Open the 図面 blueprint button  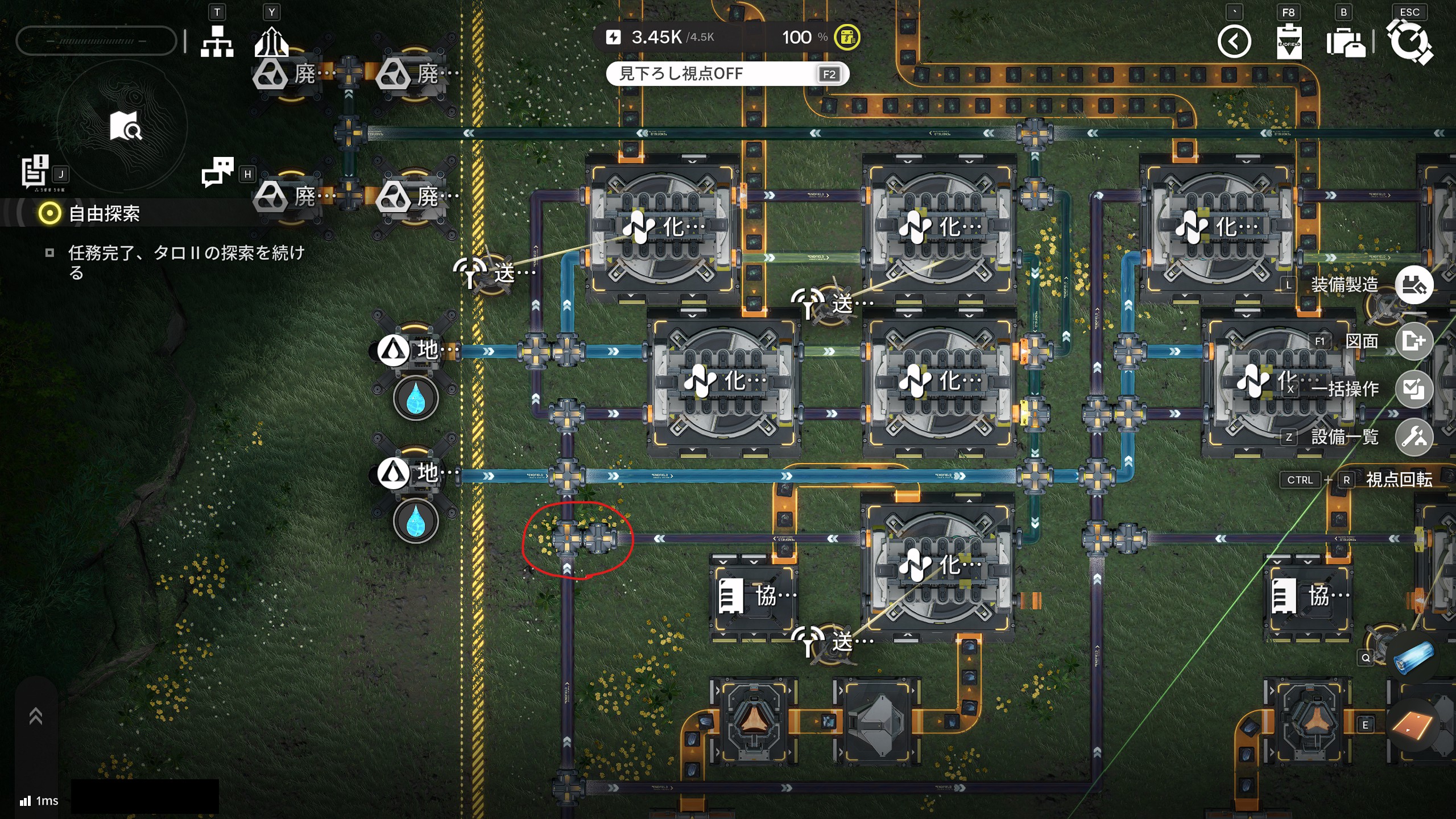click(1414, 341)
